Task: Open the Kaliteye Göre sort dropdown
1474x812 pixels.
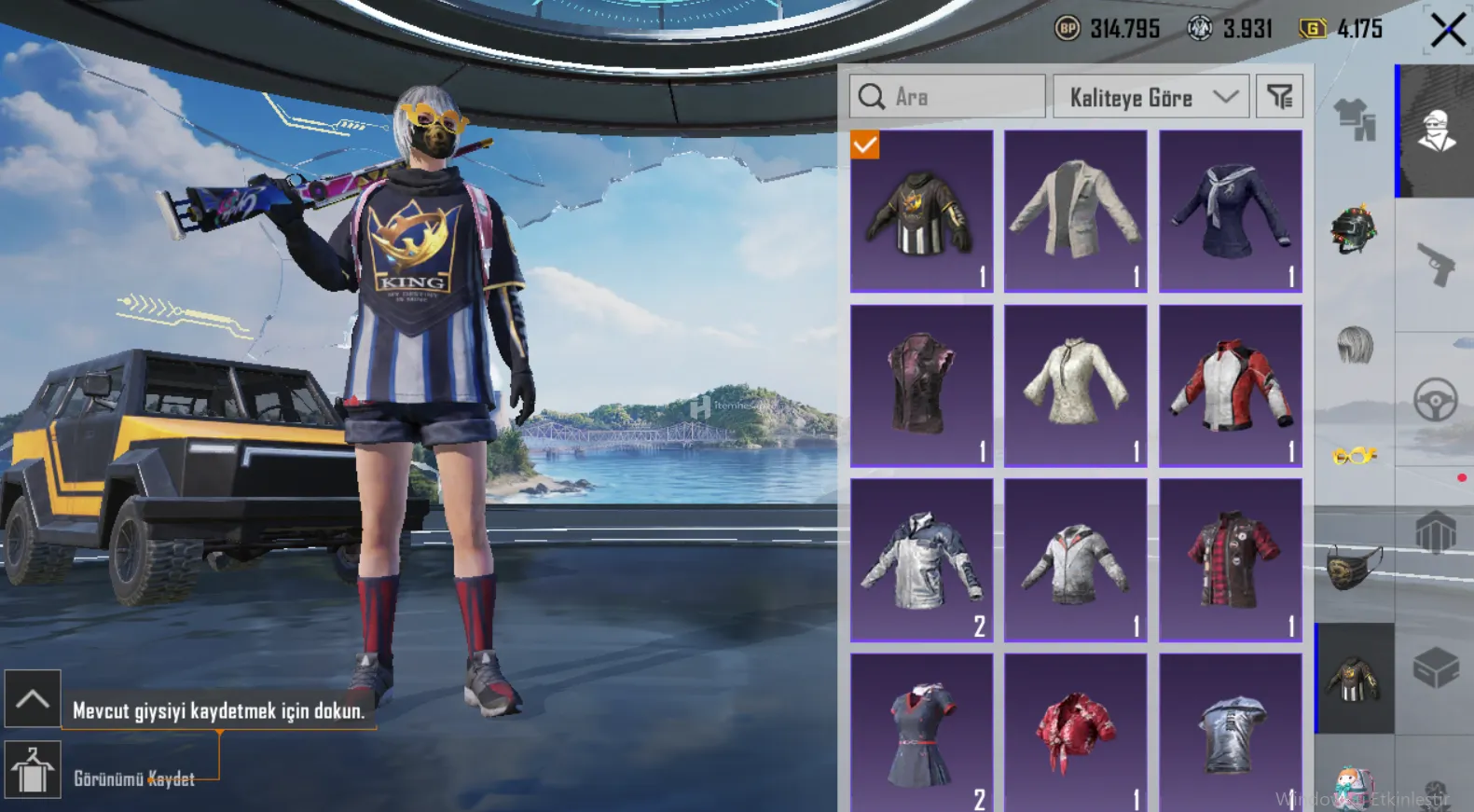Action: click(x=1150, y=97)
